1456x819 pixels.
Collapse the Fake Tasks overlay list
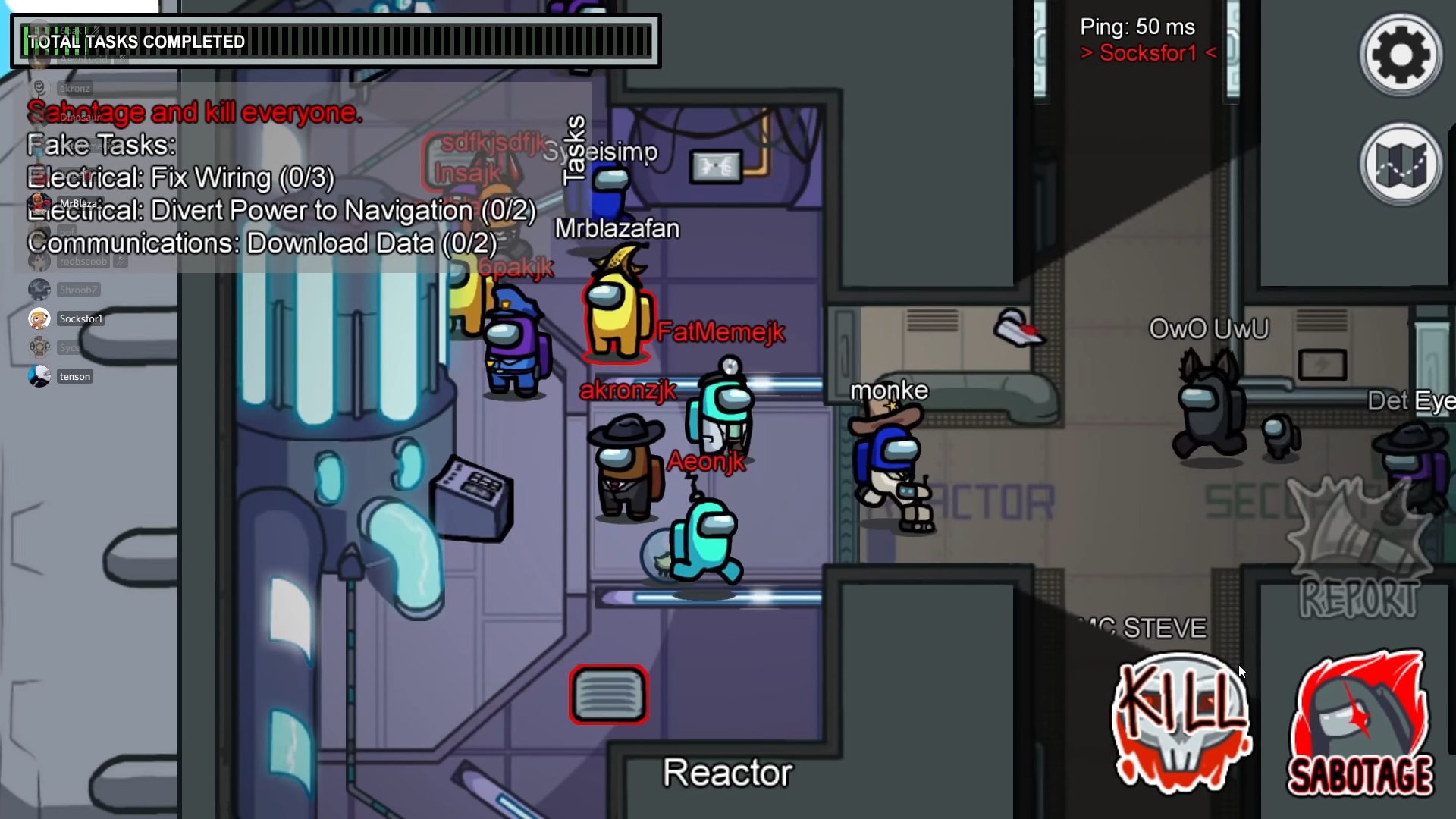[x=100, y=144]
